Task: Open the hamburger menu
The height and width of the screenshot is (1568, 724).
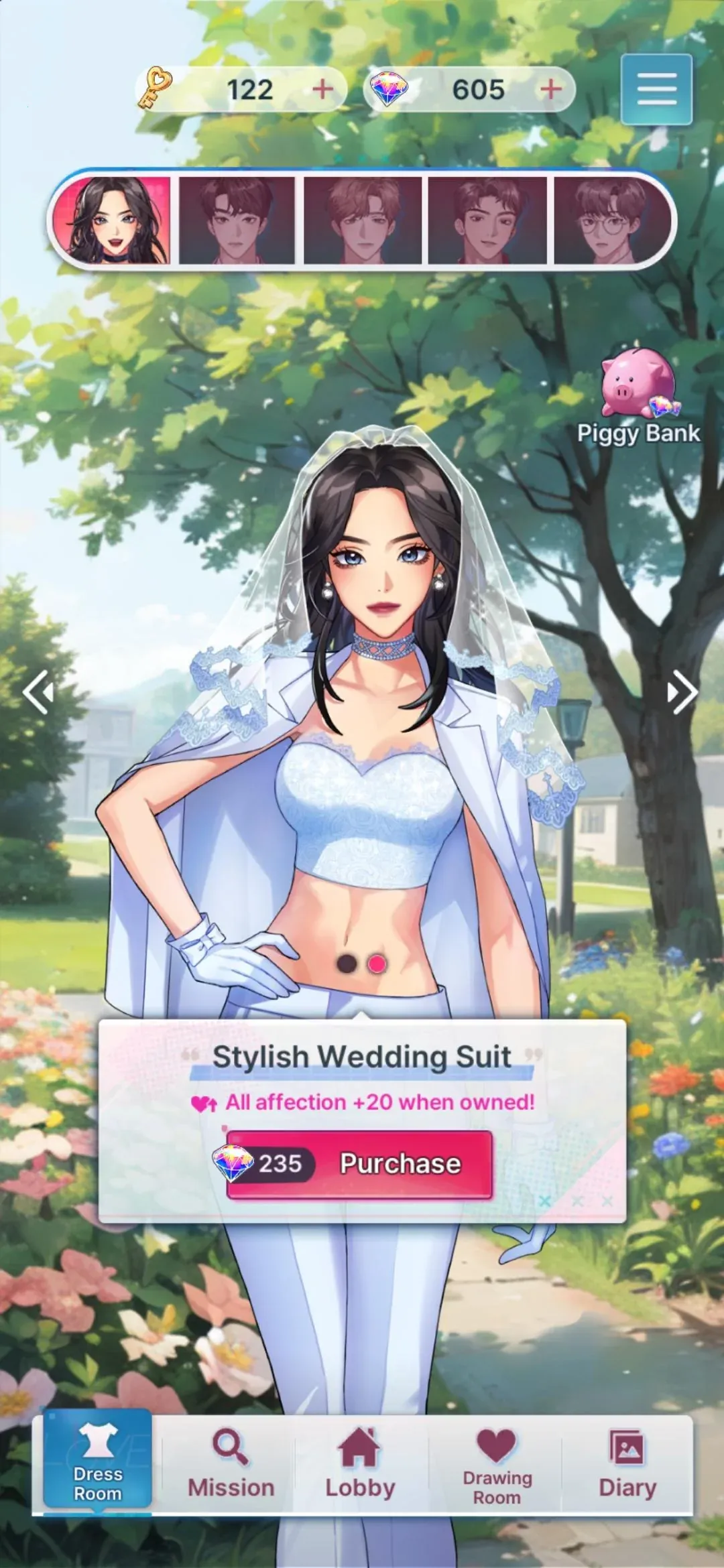Action: pos(656,89)
